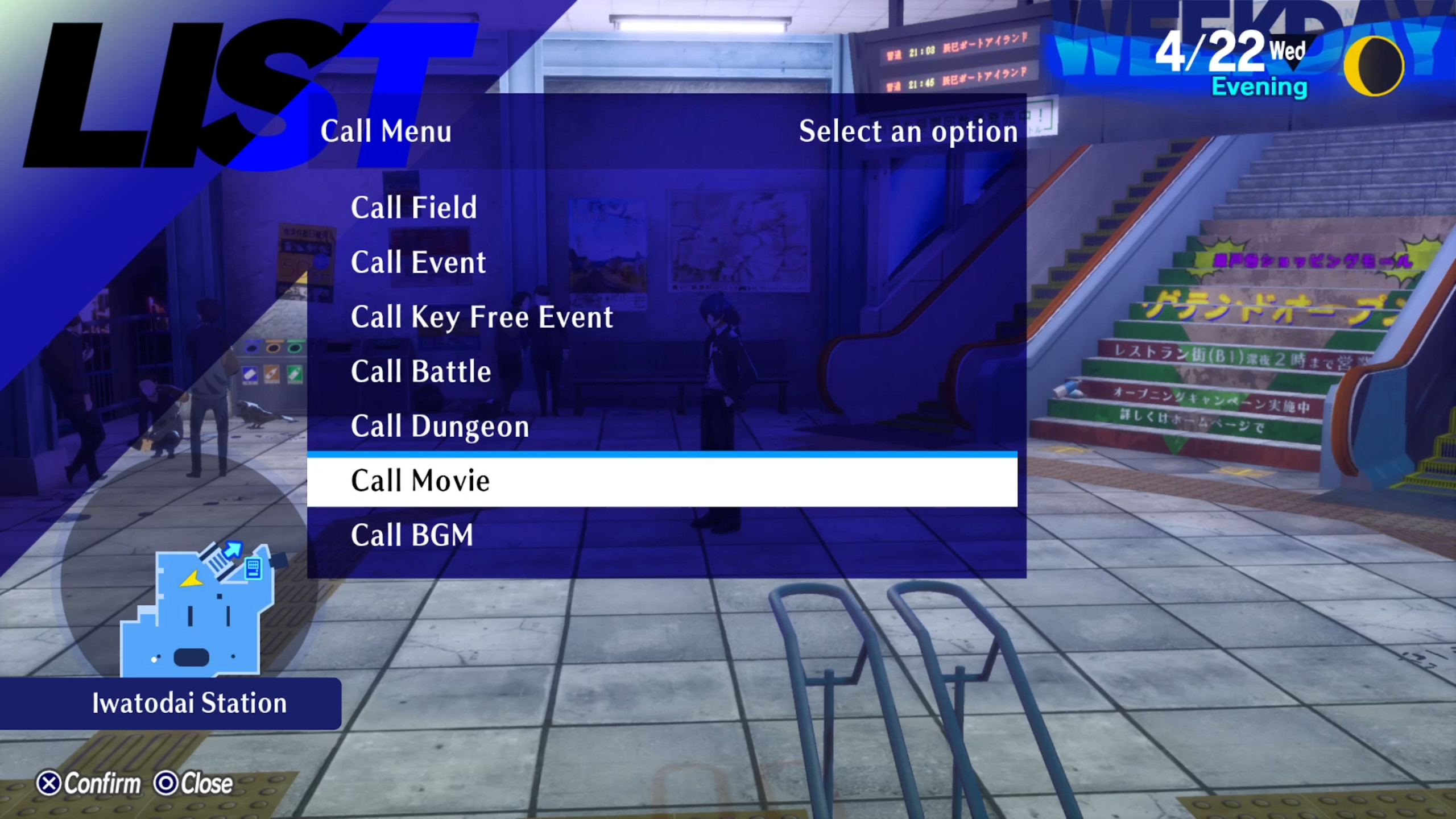The image size is (1456, 819).
Task: Click the vending machine icon on the minimap
Action: pos(253,569)
